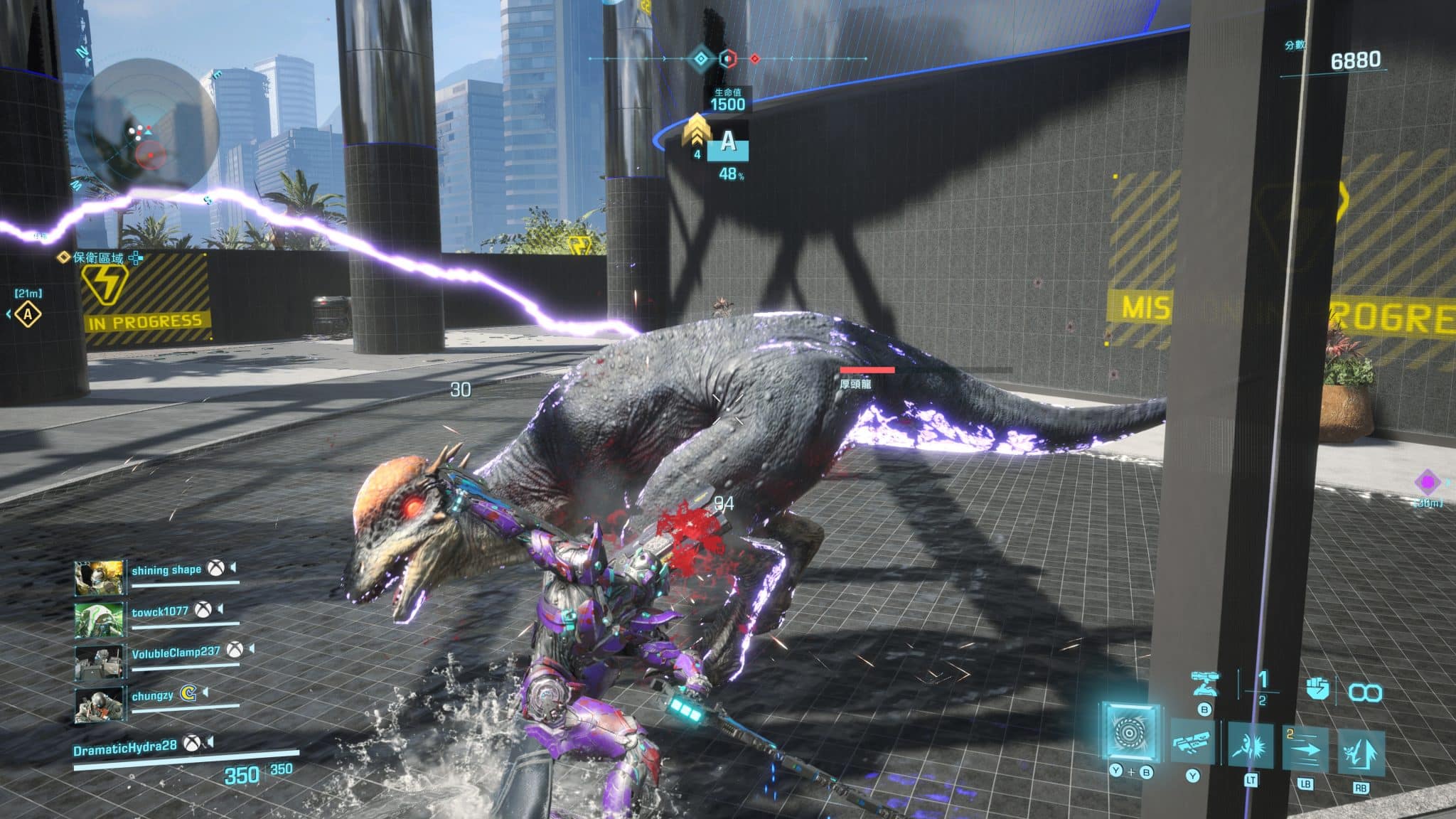Click the defend area objective label

(x=98, y=257)
